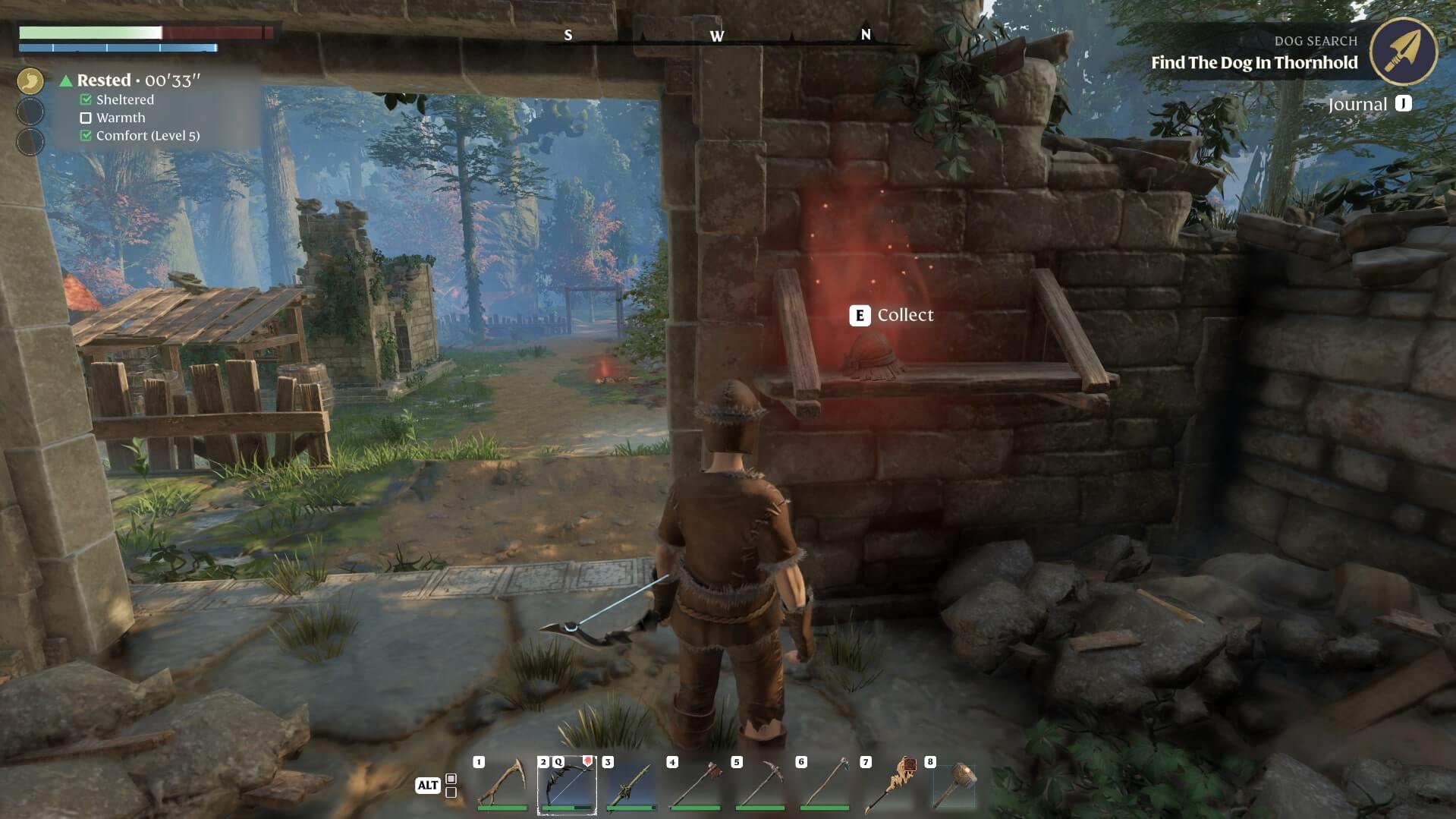Select the scythe in hotbar slot 1
The width and height of the screenshot is (1456, 819).
pos(502,786)
